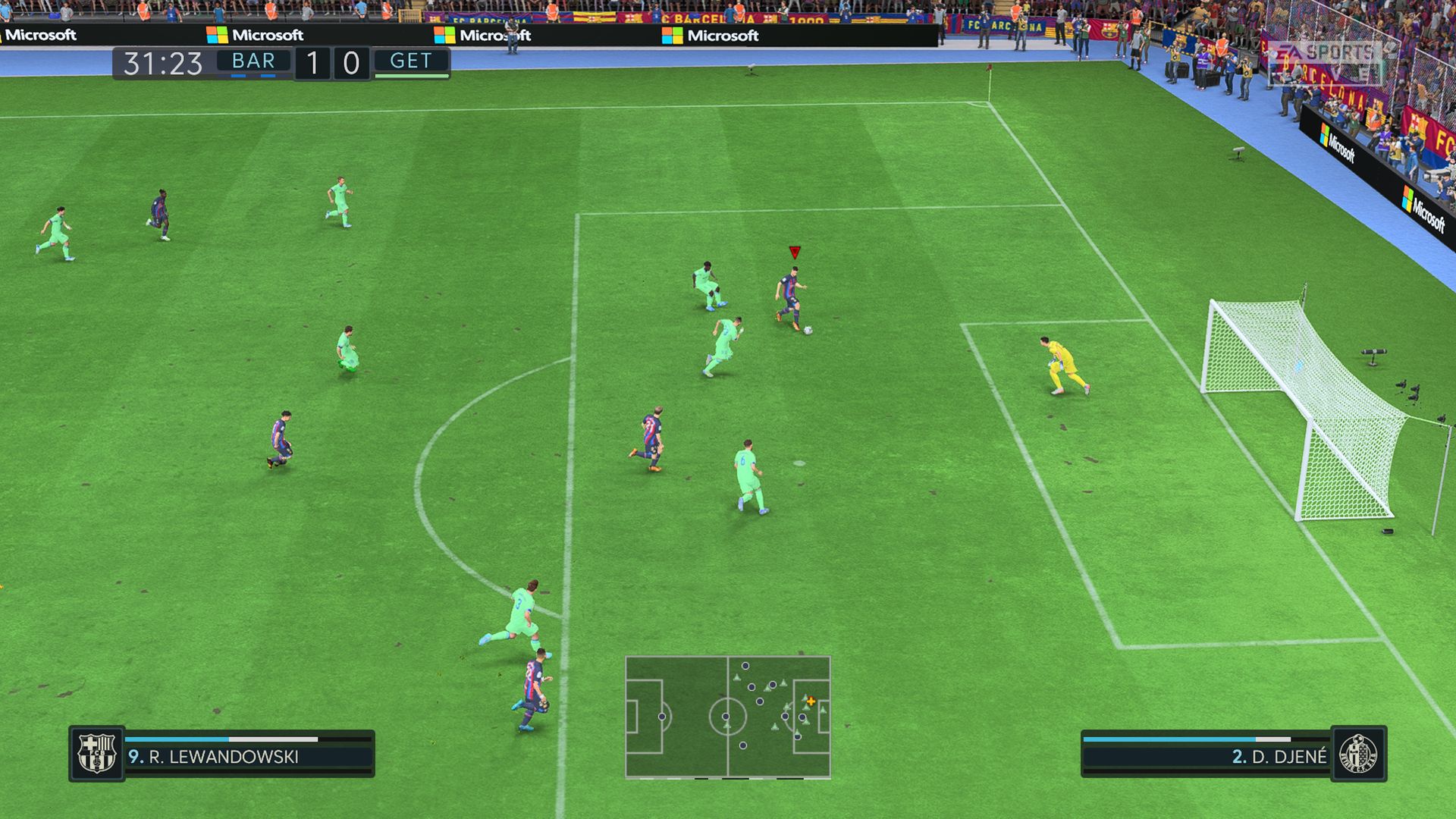Select the R. Lewandowski player name panel
This screenshot has height=819, width=1456.
tap(249, 756)
